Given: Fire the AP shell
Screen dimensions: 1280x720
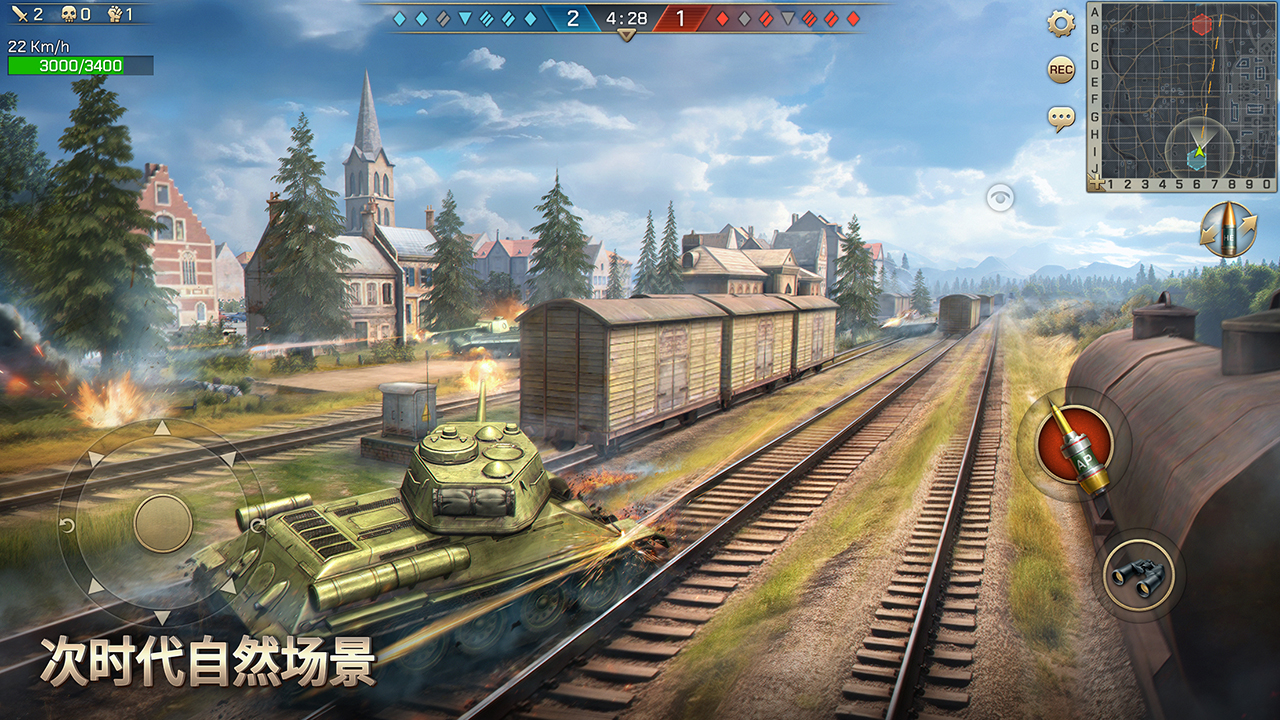Looking at the screenshot, I should pyautogui.click(x=1075, y=443).
